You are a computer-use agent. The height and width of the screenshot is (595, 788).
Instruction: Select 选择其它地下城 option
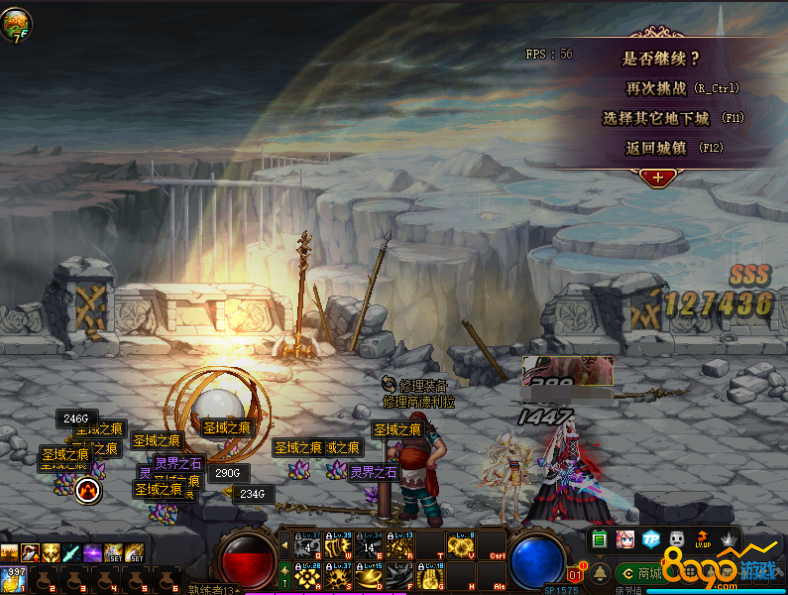click(673, 118)
